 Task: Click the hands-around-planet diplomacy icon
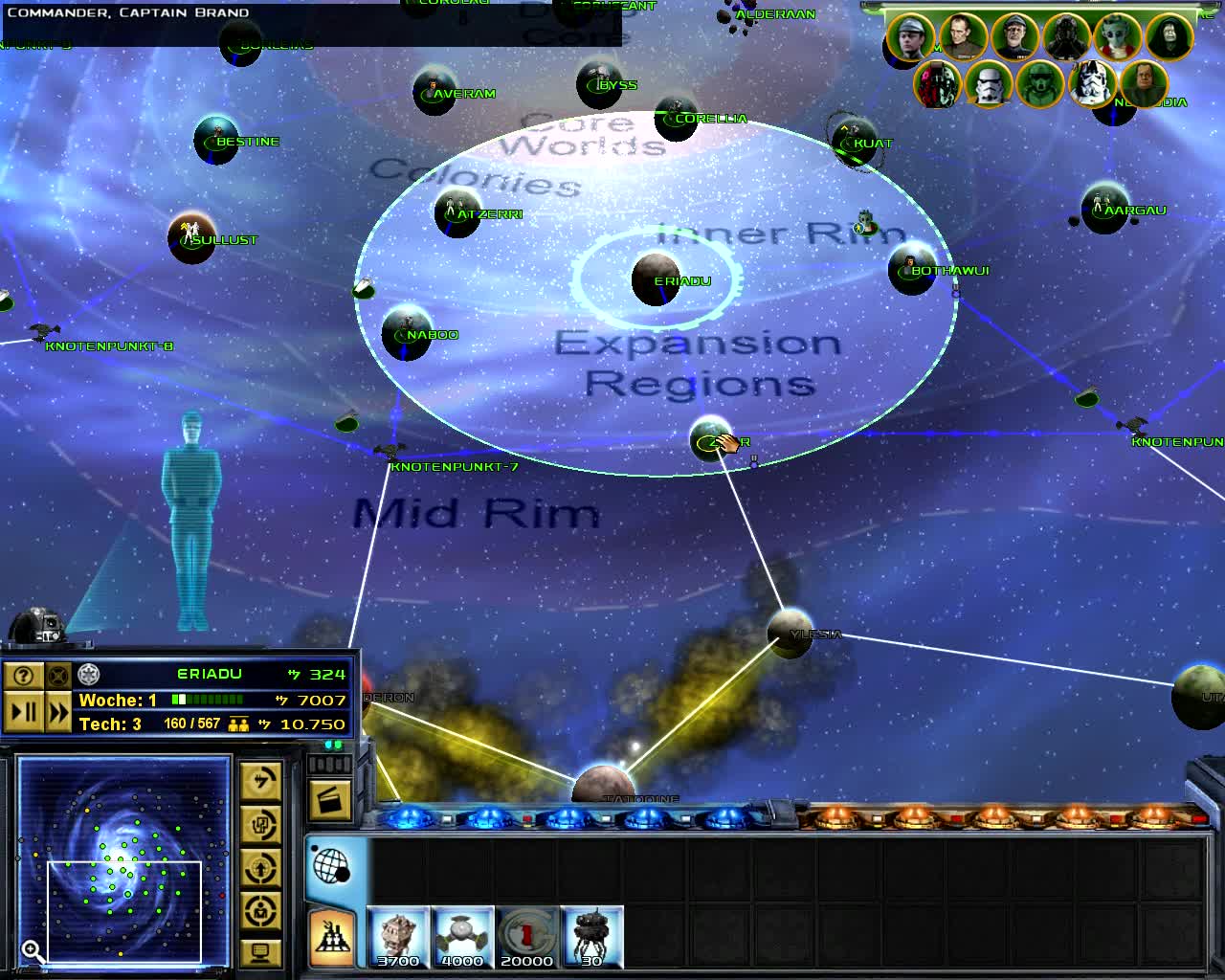click(260, 866)
